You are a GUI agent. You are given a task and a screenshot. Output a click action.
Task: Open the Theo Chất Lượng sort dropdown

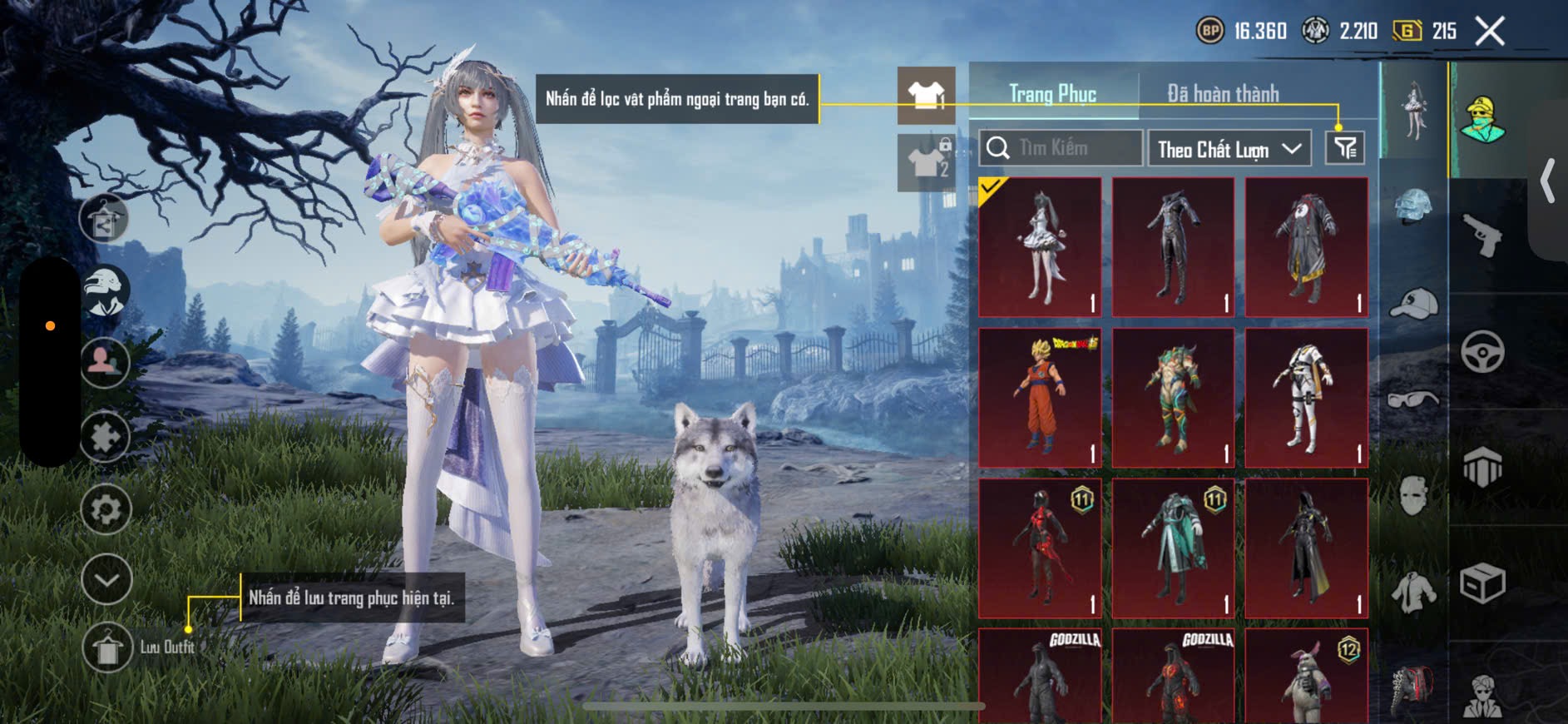pos(1229,149)
